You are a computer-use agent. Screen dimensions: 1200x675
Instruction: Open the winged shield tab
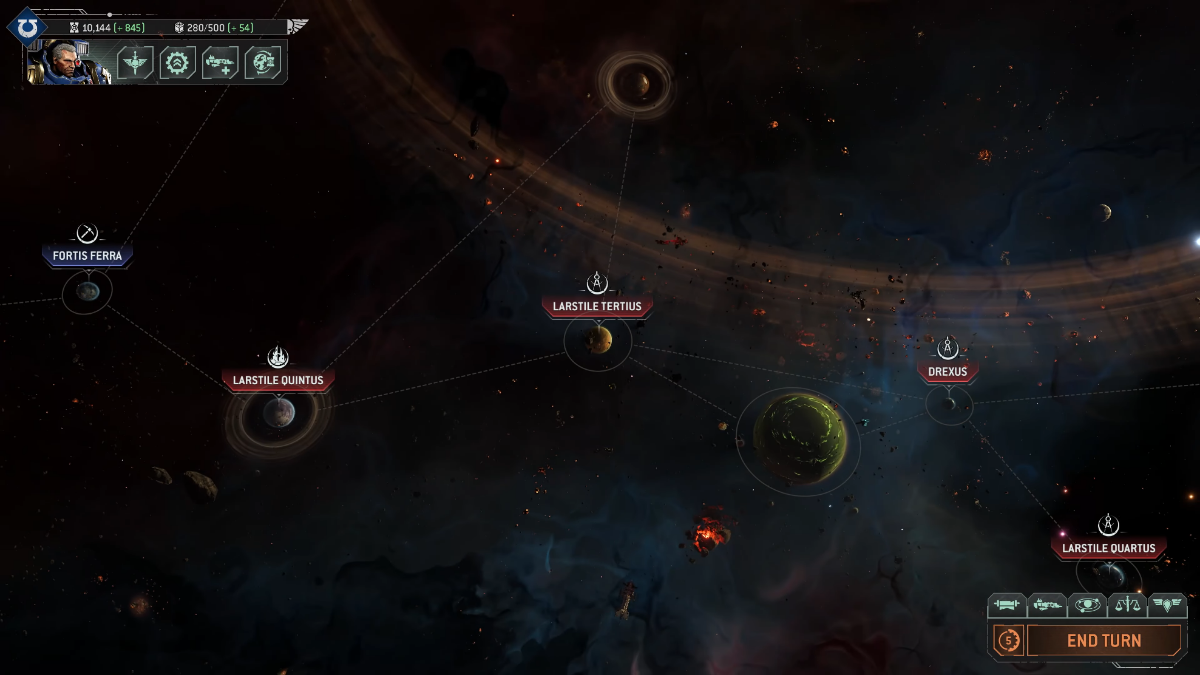coord(1167,605)
